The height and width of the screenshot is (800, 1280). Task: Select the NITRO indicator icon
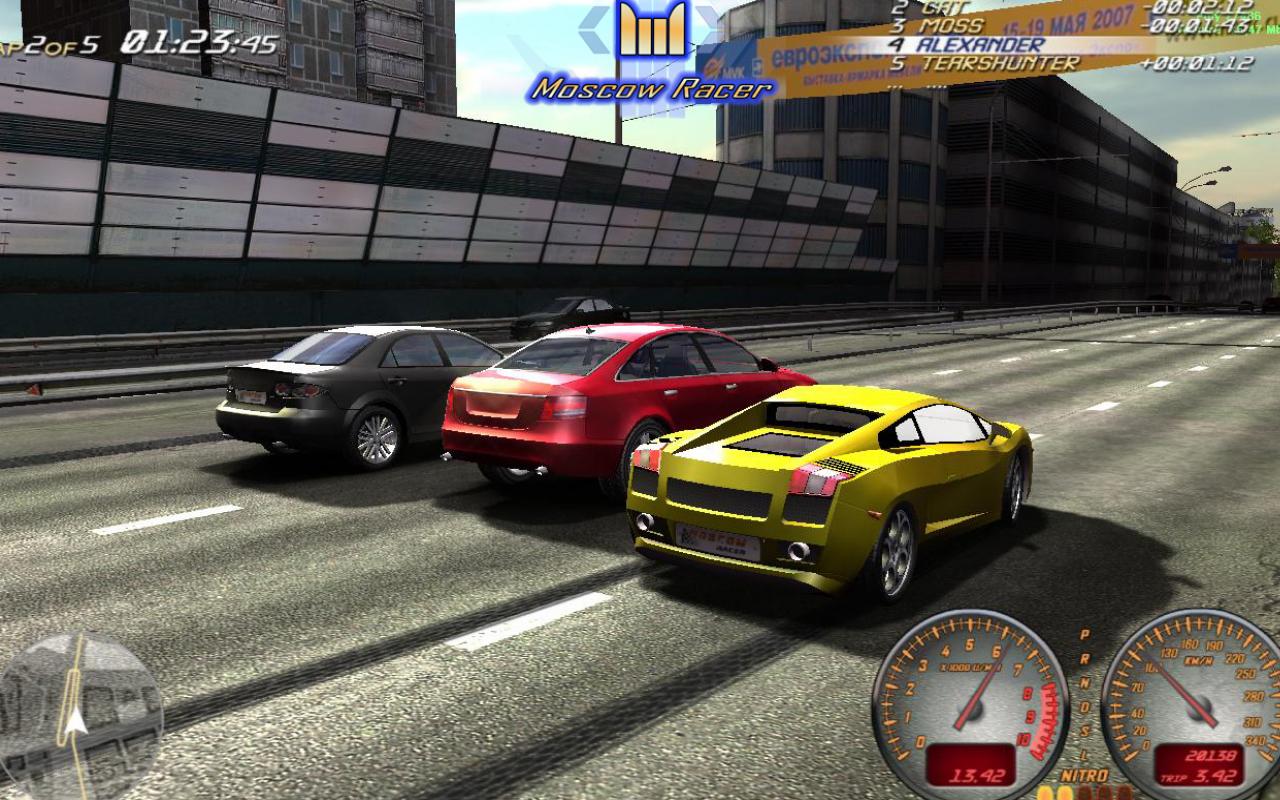1083,773
